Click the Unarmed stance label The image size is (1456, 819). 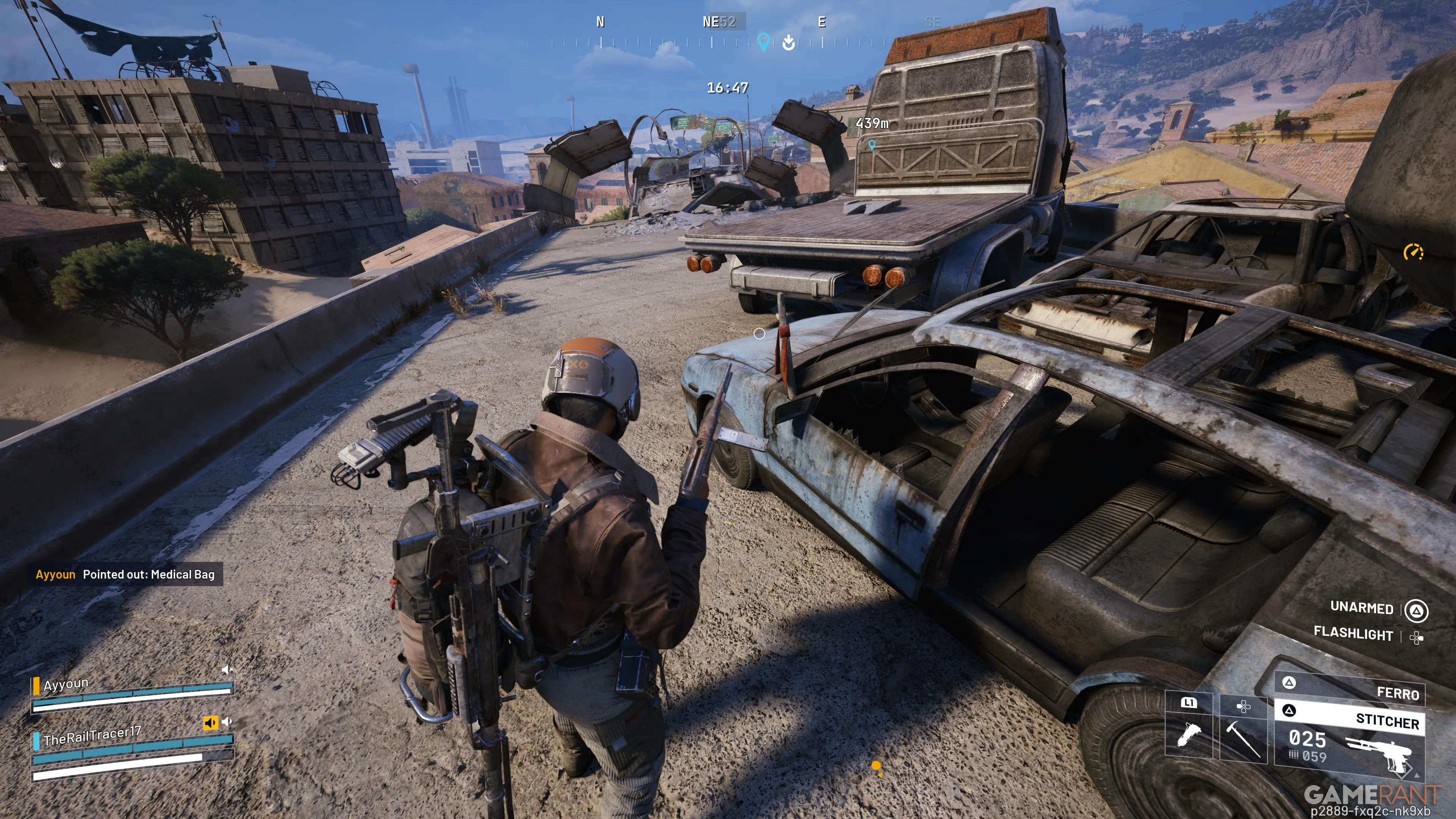(1362, 607)
